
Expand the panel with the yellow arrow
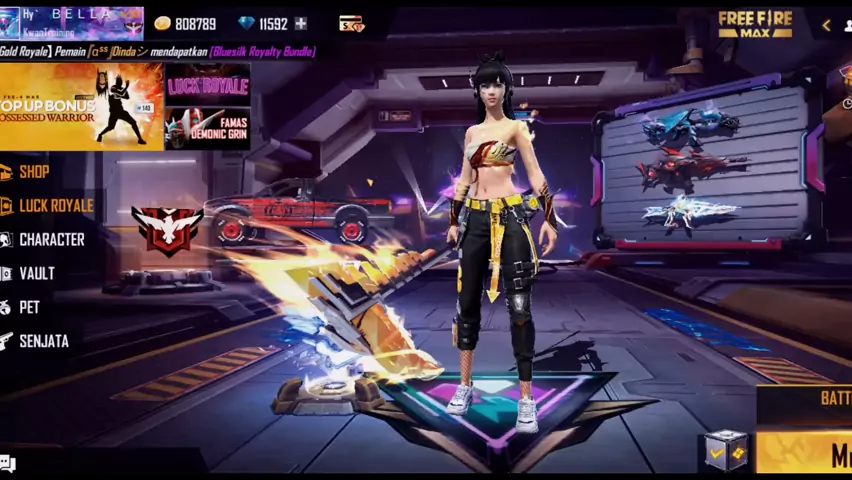pyautogui.click(x=826, y=25)
